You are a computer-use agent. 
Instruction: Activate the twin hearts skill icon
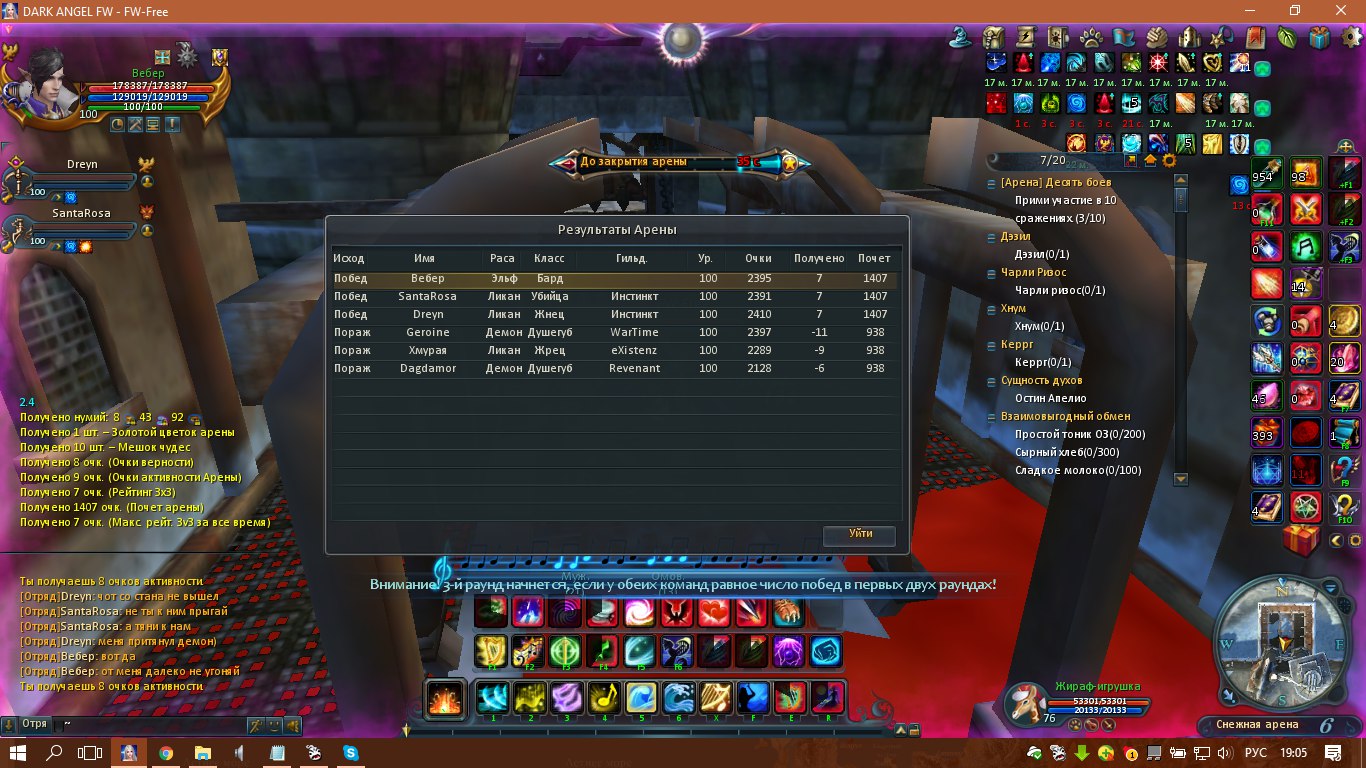714,611
